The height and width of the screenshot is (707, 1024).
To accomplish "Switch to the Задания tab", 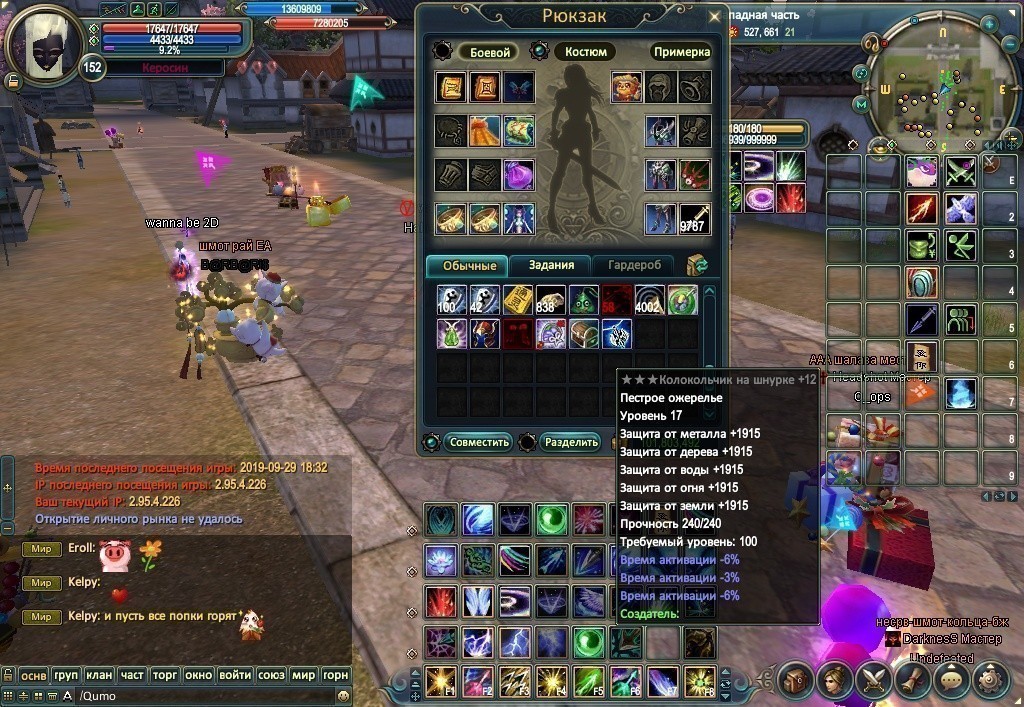I will (551, 265).
